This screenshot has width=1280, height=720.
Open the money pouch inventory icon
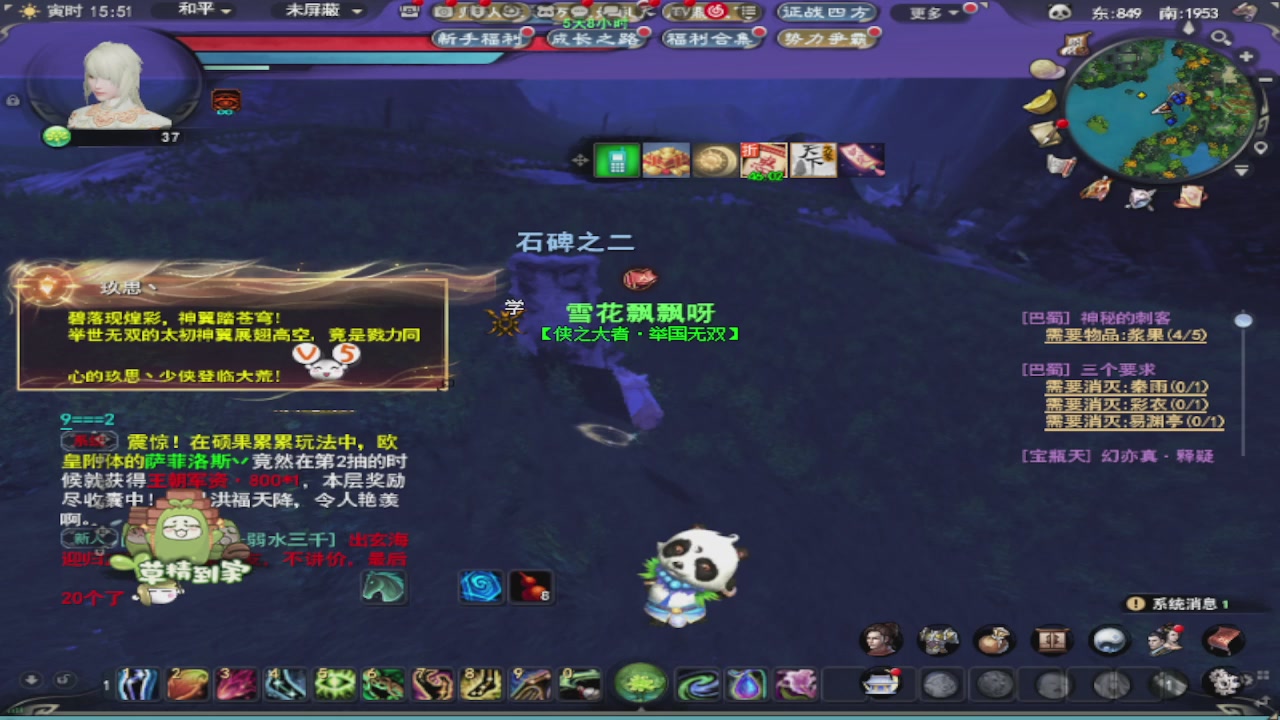(995, 640)
